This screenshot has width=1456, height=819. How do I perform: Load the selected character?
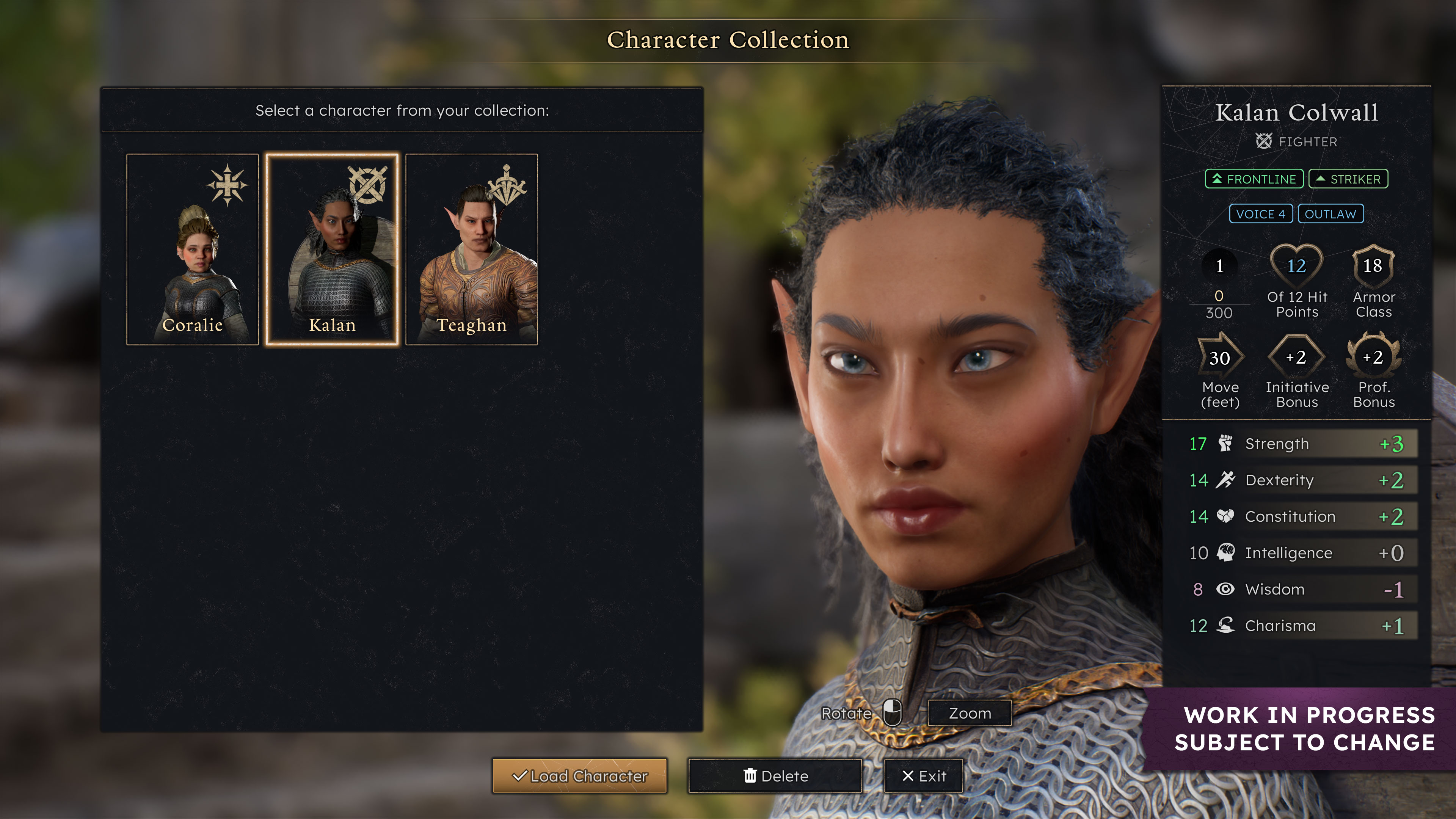coord(579,776)
